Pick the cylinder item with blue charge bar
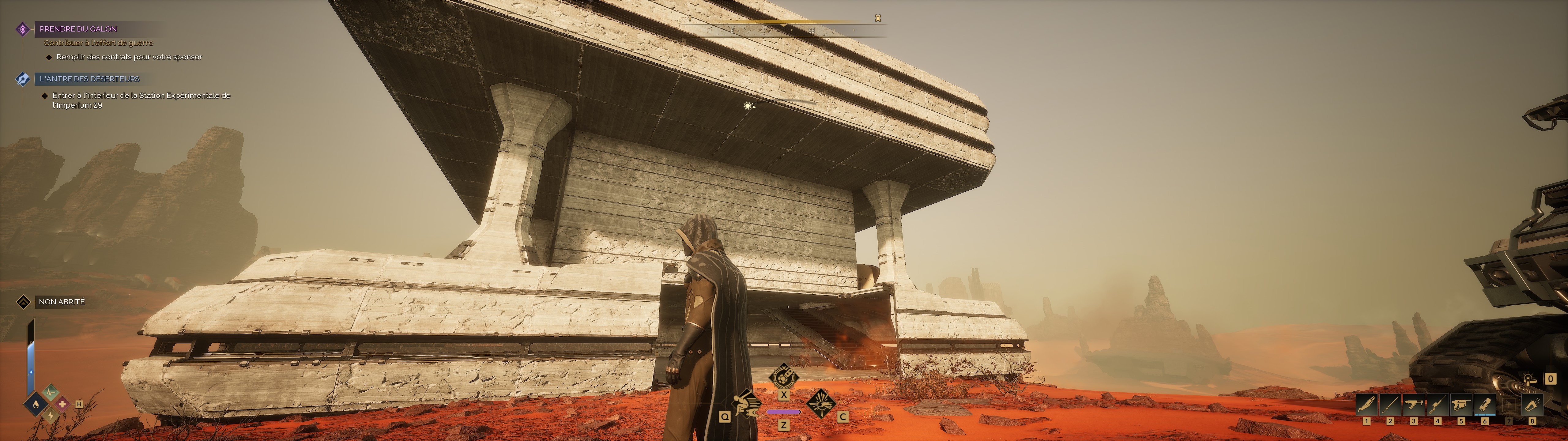 [x=1485, y=405]
